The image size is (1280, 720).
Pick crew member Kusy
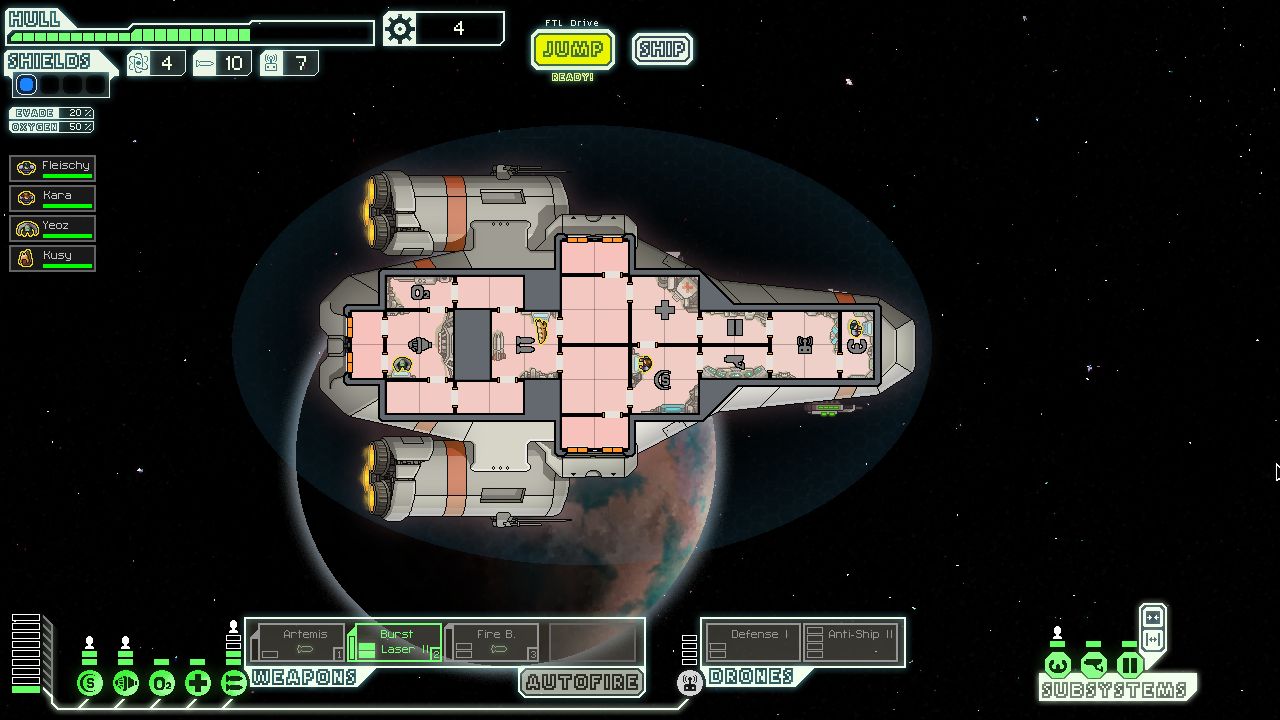[53, 257]
